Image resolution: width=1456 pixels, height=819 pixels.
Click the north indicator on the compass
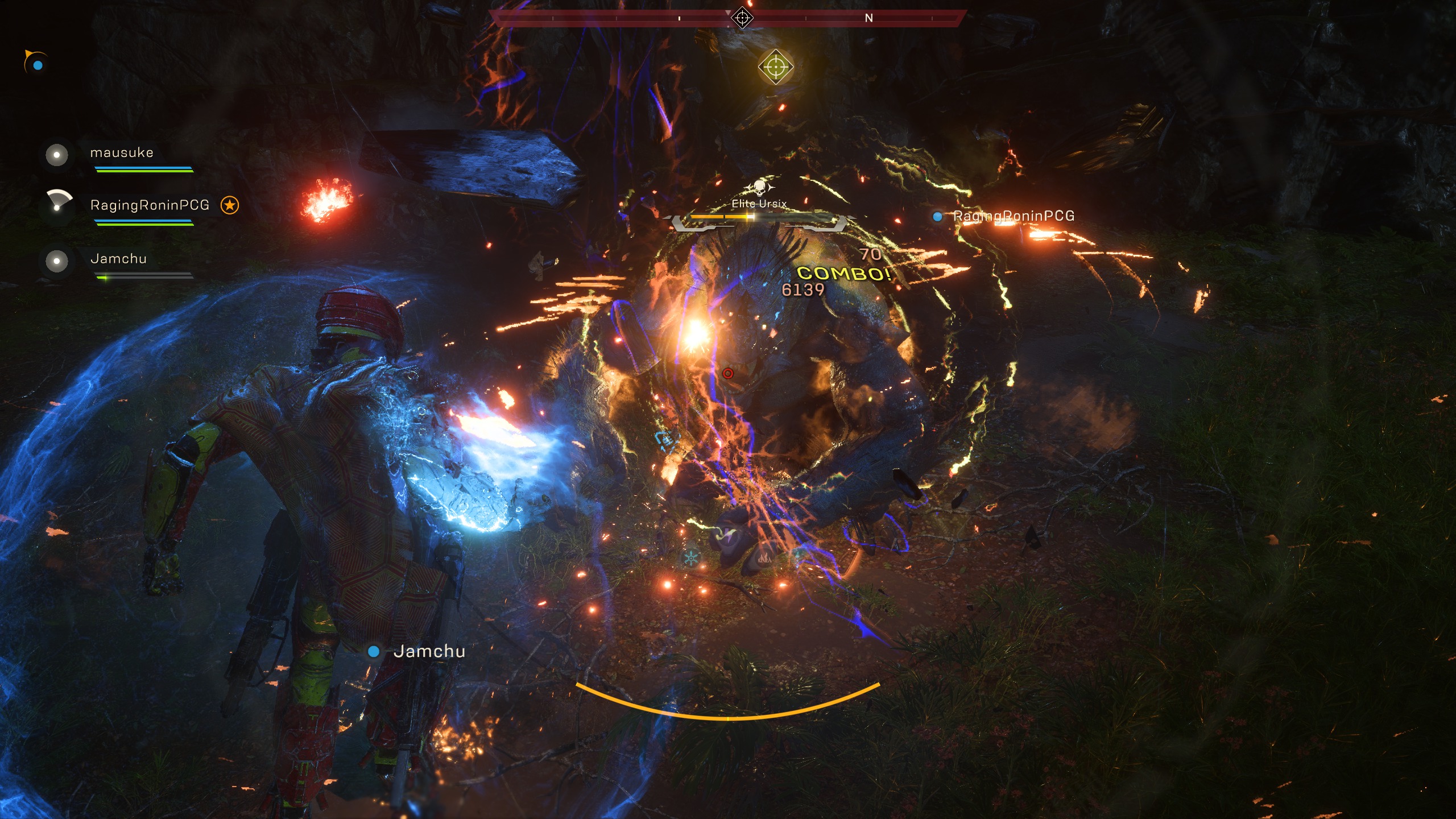[x=868, y=18]
